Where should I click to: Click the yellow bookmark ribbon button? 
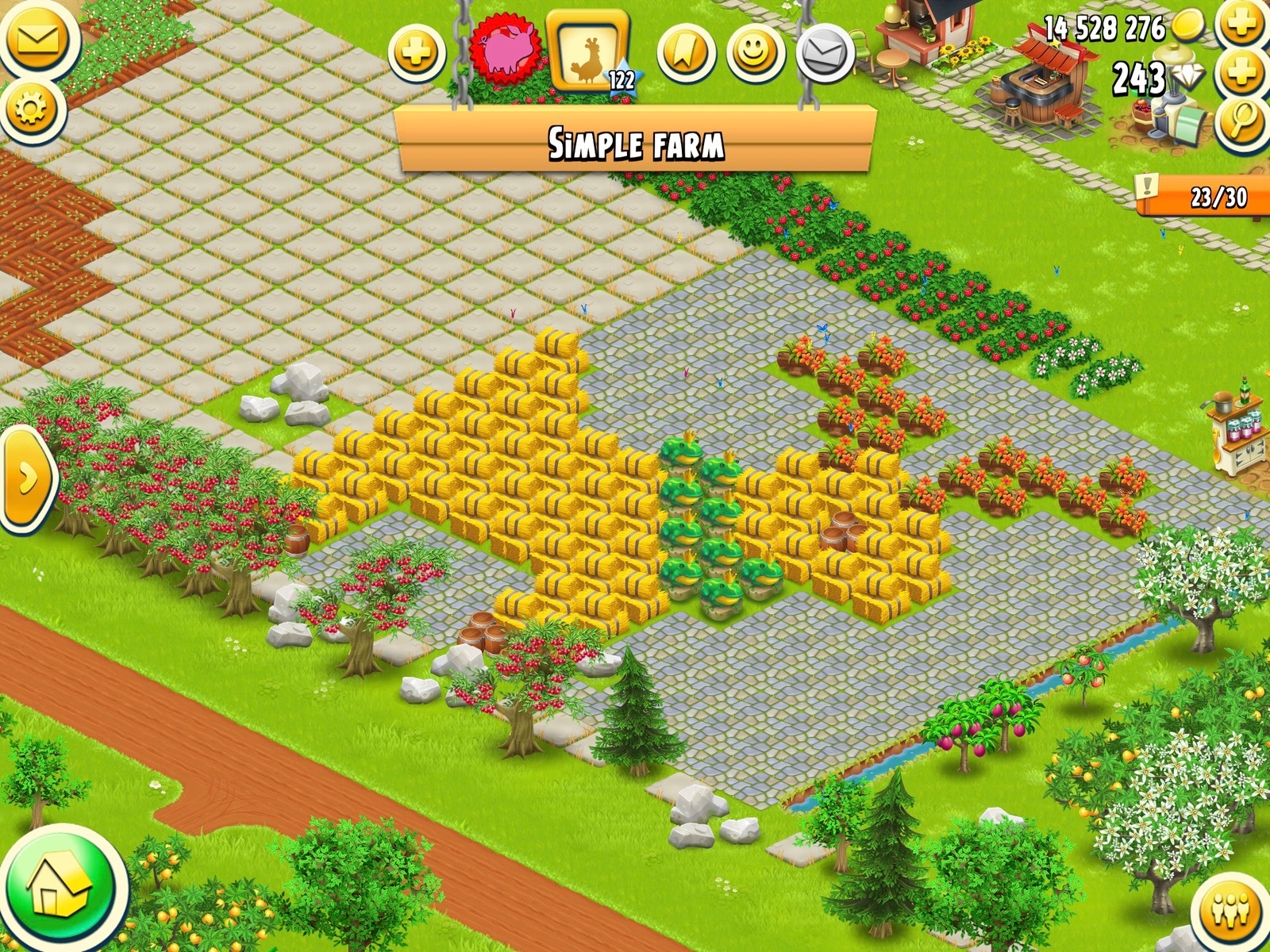[686, 53]
